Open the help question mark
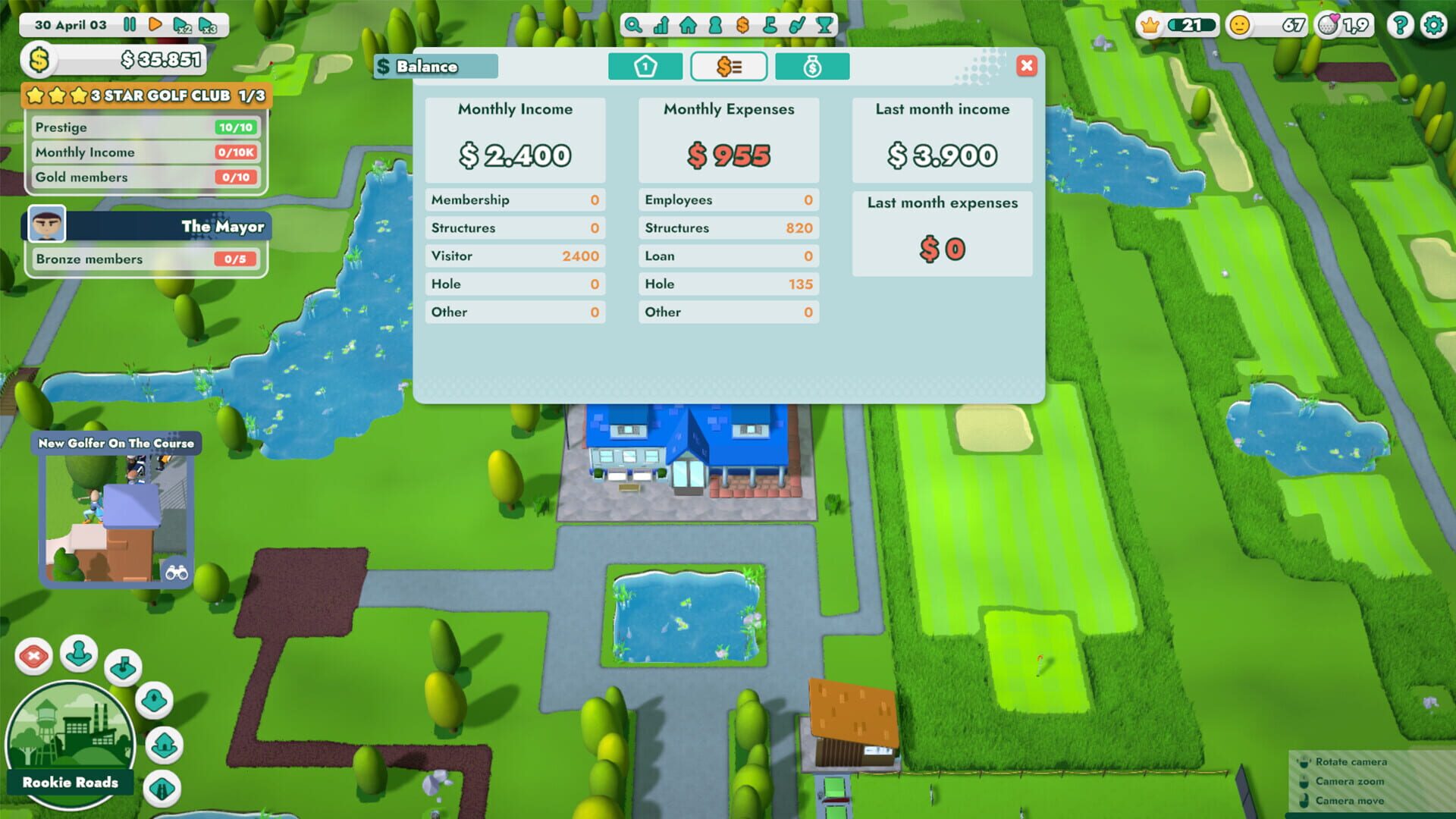The image size is (1456, 819). tap(1399, 25)
